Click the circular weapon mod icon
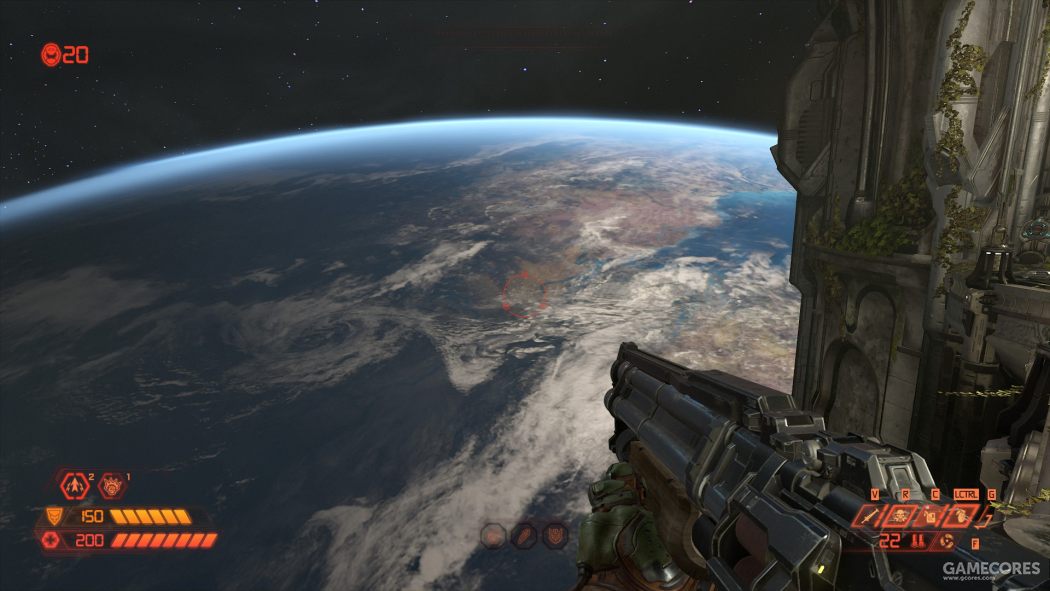Viewport: 1050px width, 591px height. point(947,541)
